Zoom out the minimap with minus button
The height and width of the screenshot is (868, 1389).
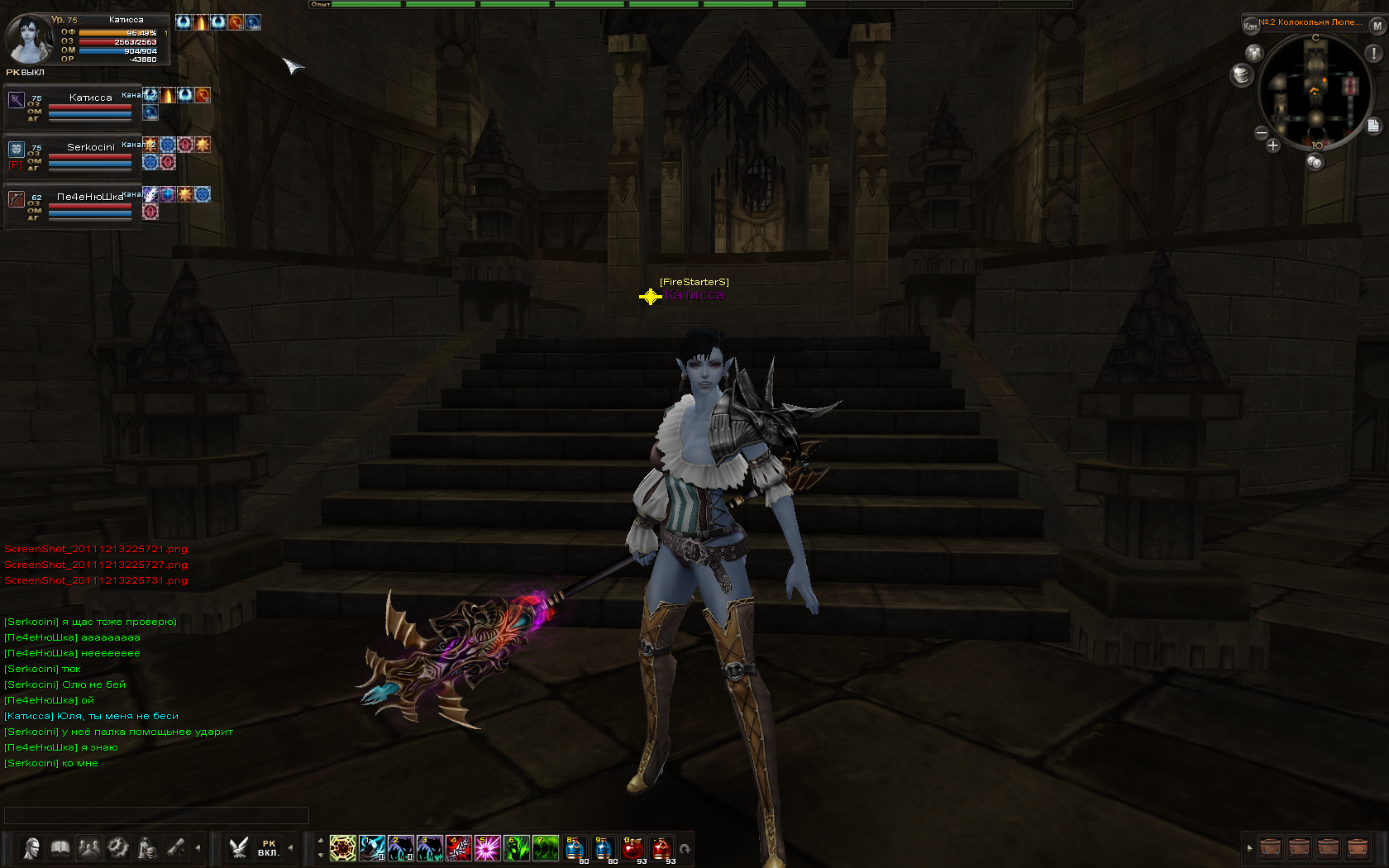coord(1262,133)
